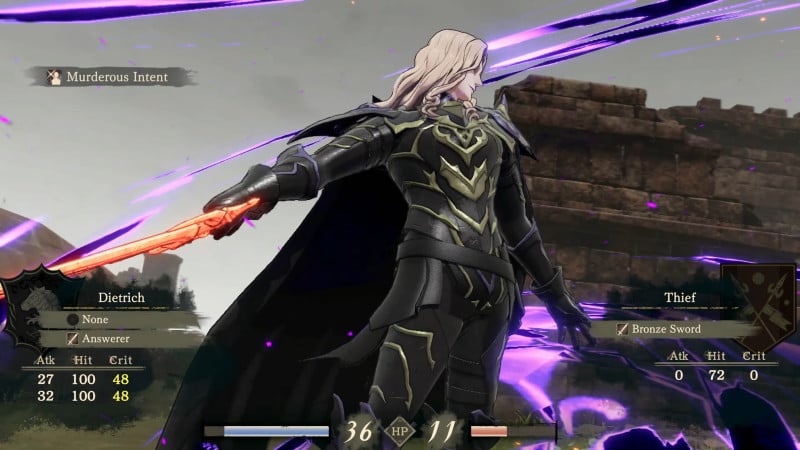Click the Answerer weapon label
Screen dimensions: 800x450
tap(98, 340)
